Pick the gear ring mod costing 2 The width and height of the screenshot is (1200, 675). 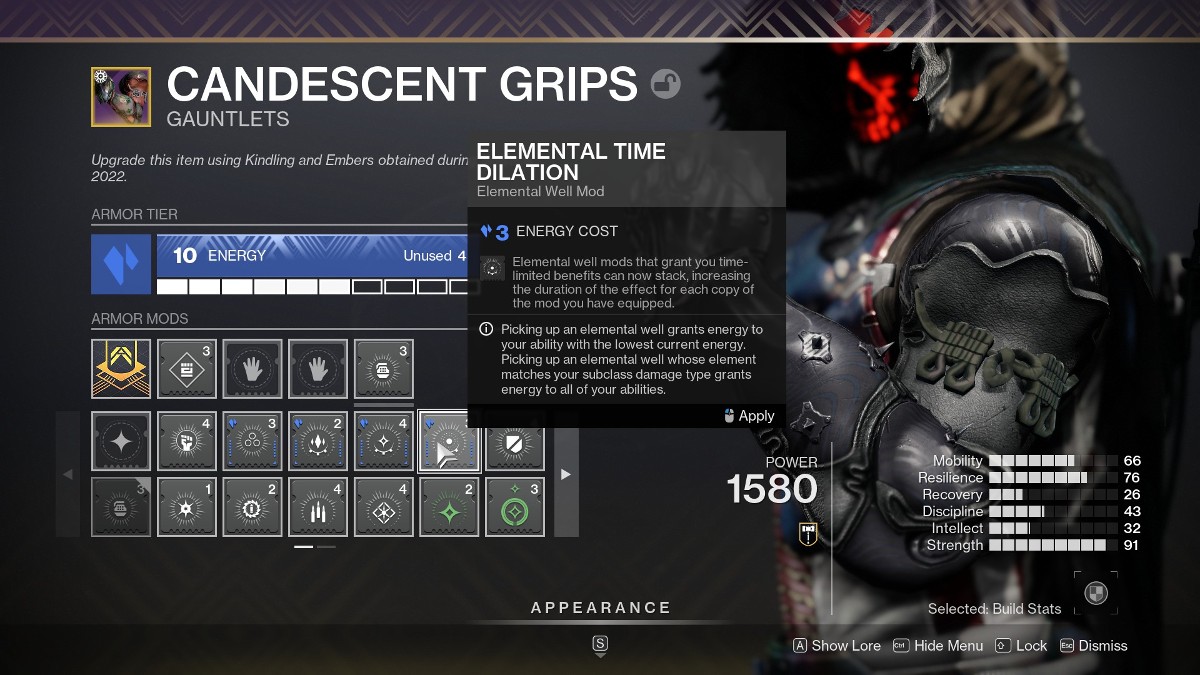pos(251,507)
